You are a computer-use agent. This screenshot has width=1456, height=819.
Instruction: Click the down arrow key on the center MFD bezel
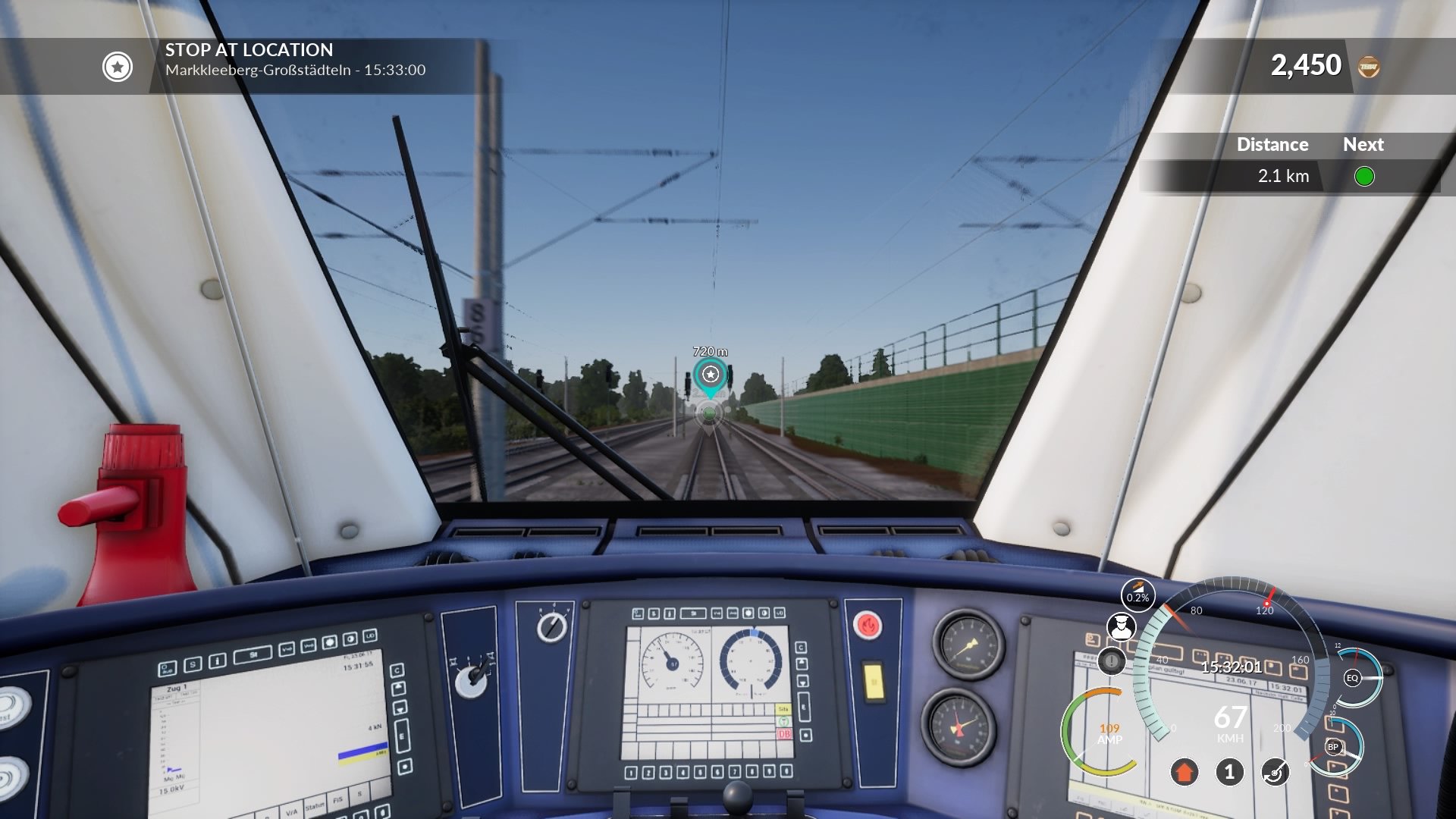click(x=803, y=681)
